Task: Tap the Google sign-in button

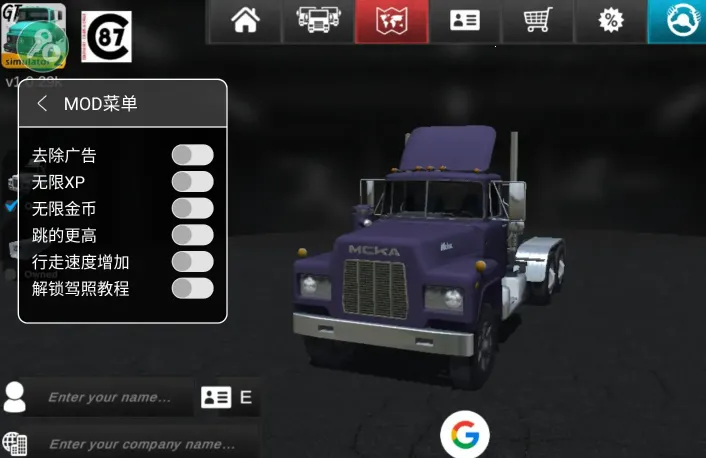Action: pyautogui.click(x=464, y=434)
